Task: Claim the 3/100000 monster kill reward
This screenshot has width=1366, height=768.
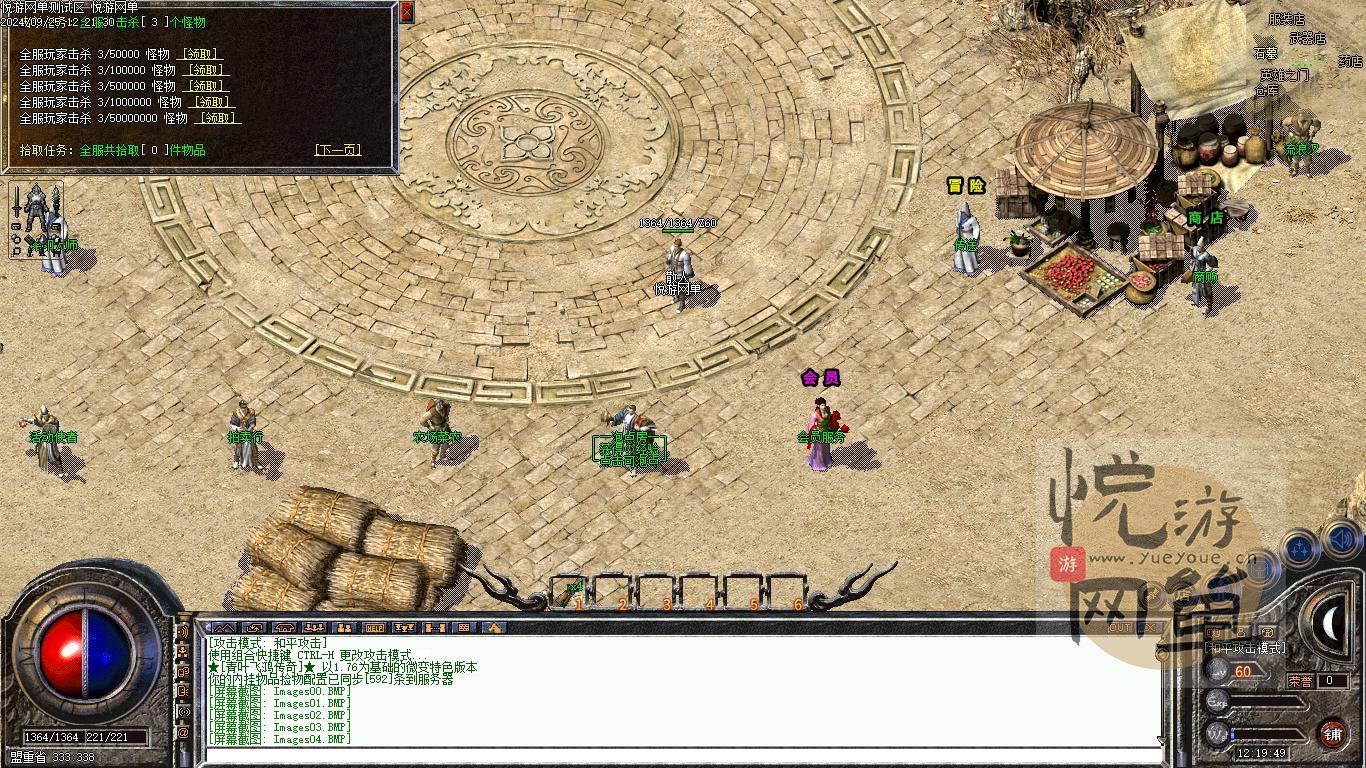Action: point(207,70)
